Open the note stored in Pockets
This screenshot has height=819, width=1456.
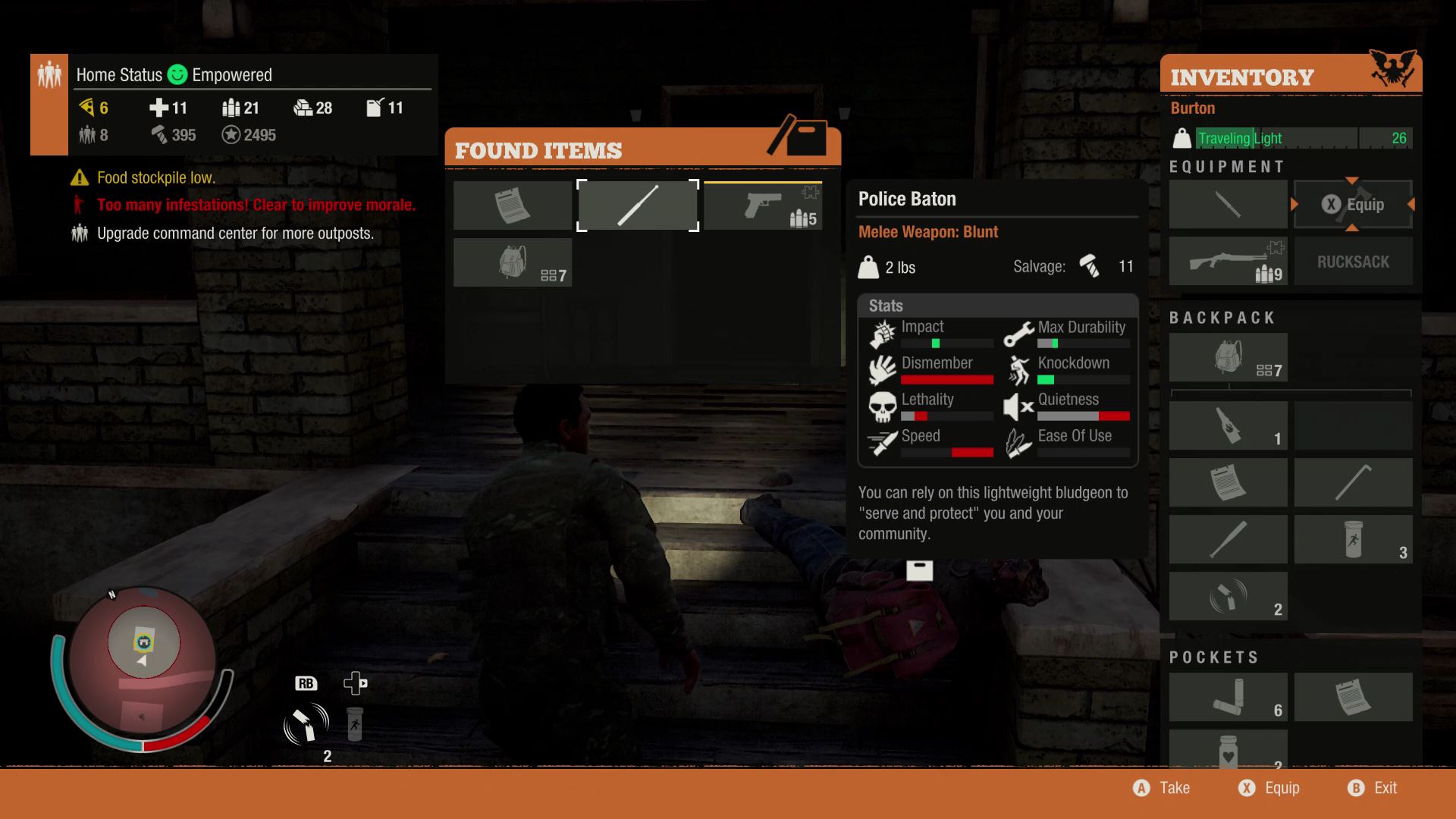pos(1353,697)
